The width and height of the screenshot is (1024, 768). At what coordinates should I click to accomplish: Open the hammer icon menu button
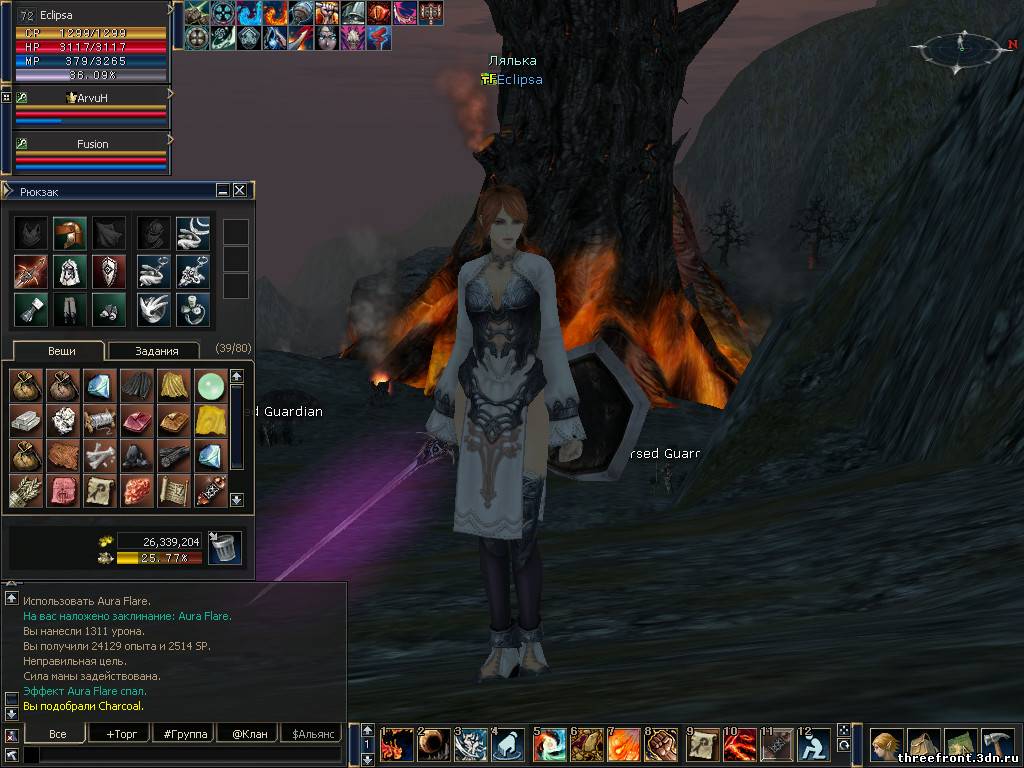pos(999,744)
